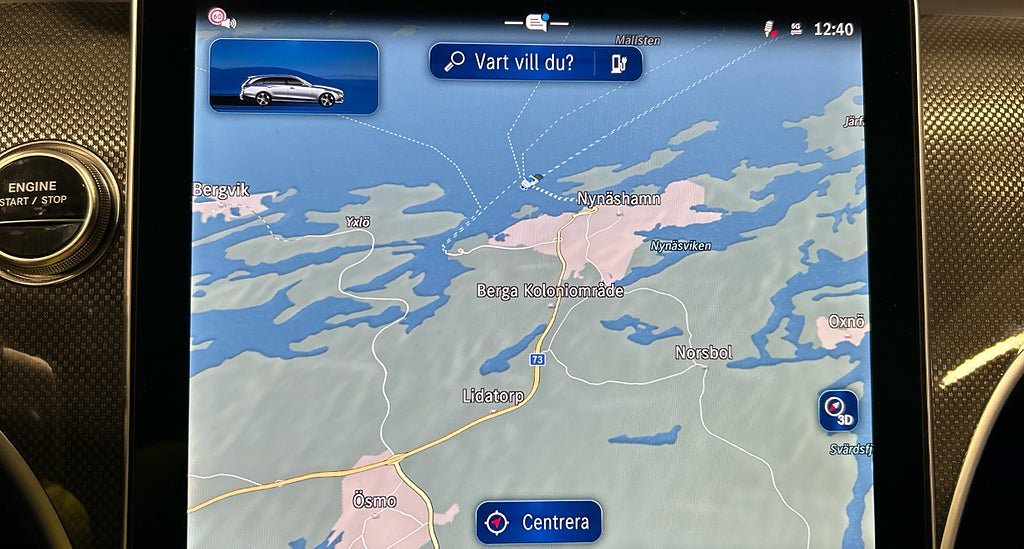Toggle the 3D compass map view
Viewport: 1024px width, 549px height.
pyautogui.click(x=837, y=410)
